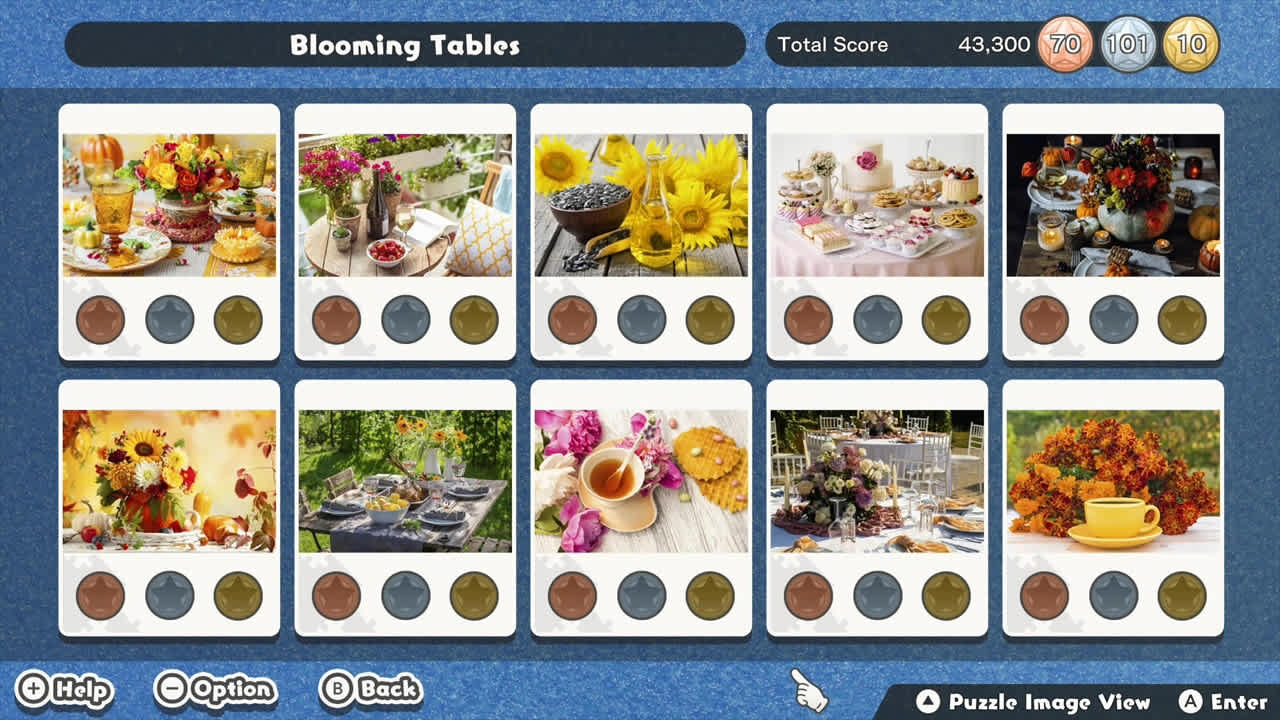Viewport: 1280px width, 720px height.
Task: Click the silver medal counter showing 101
Action: click(1125, 44)
